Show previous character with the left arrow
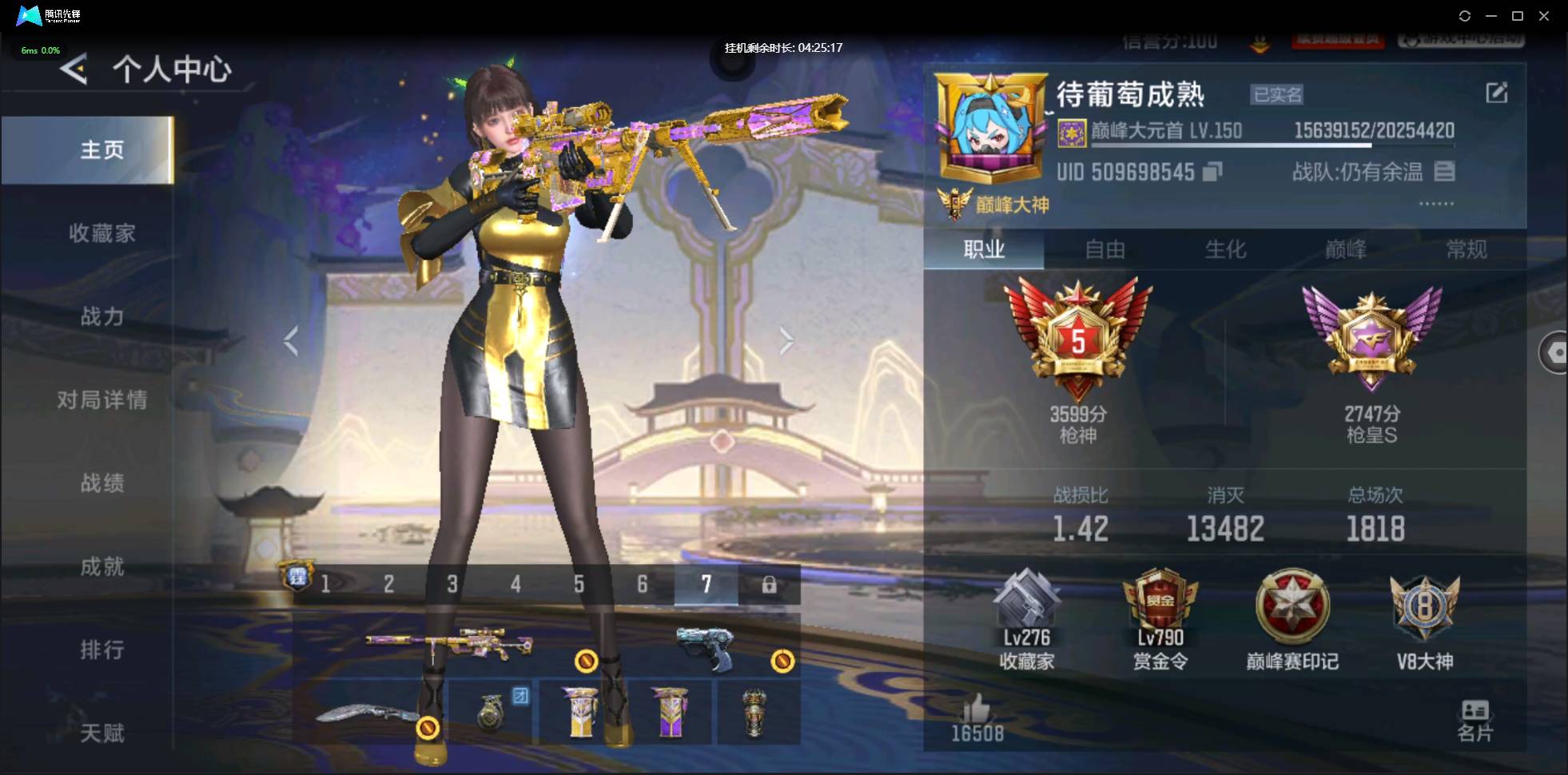The height and width of the screenshot is (775, 1568). [291, 341]
